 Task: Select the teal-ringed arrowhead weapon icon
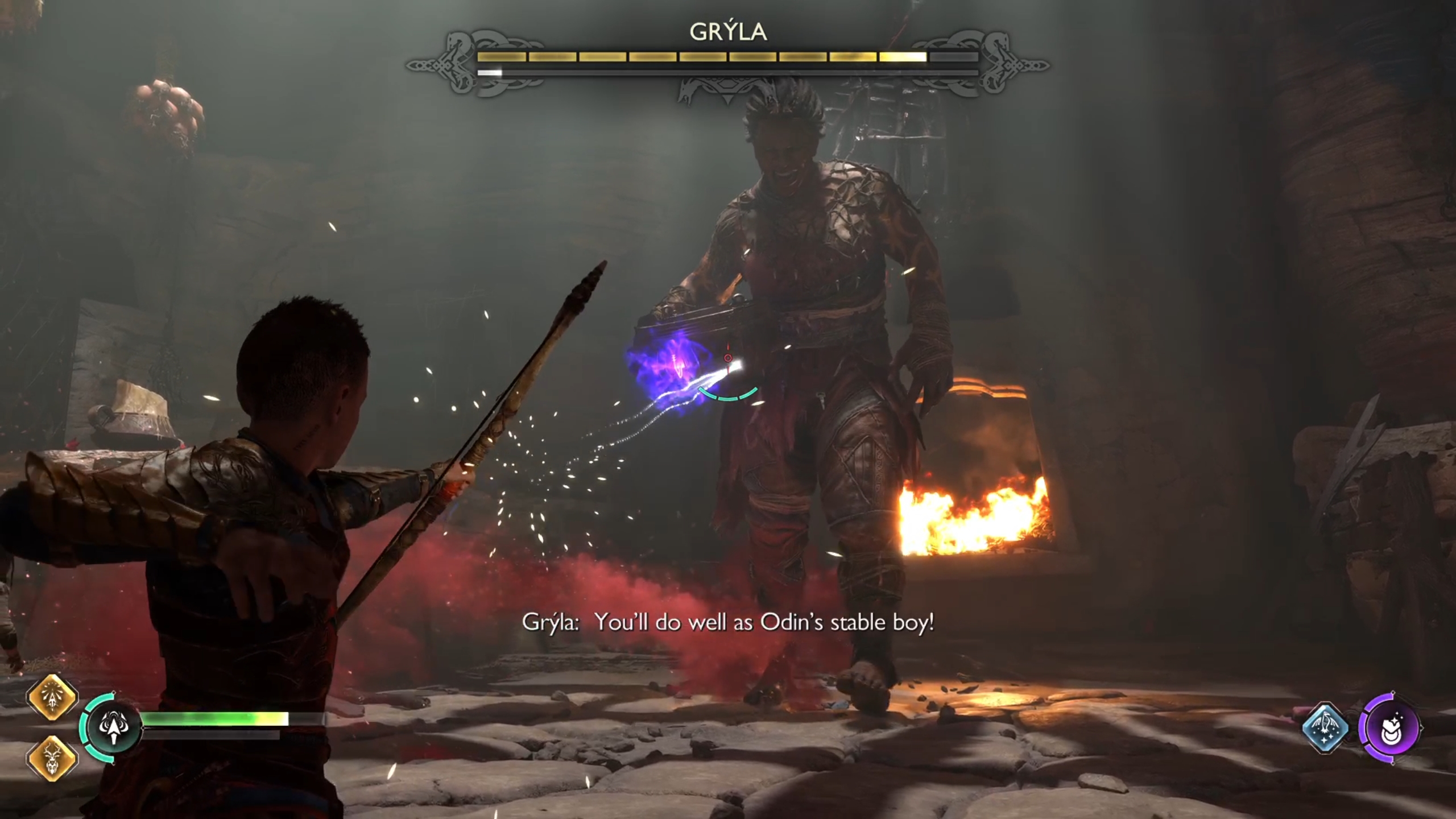click(114, 727)
